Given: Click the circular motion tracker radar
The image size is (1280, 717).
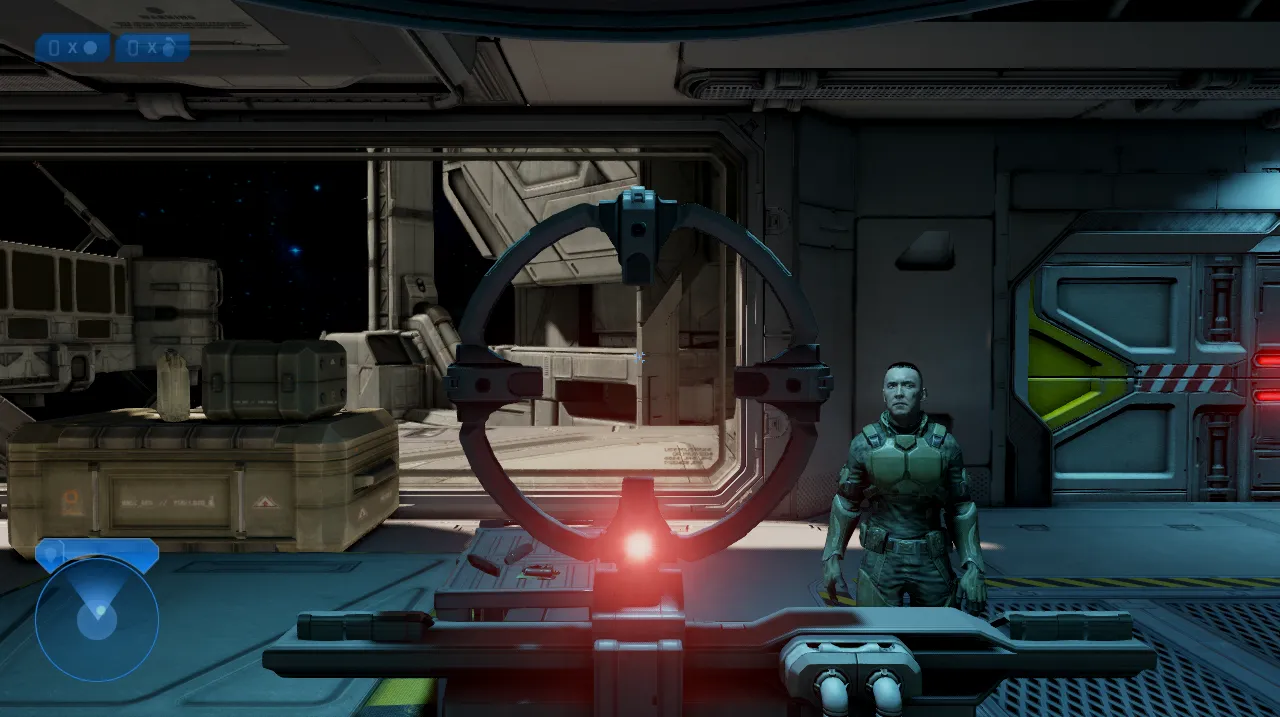Looking at the screenshot, I should coord(97,619).
